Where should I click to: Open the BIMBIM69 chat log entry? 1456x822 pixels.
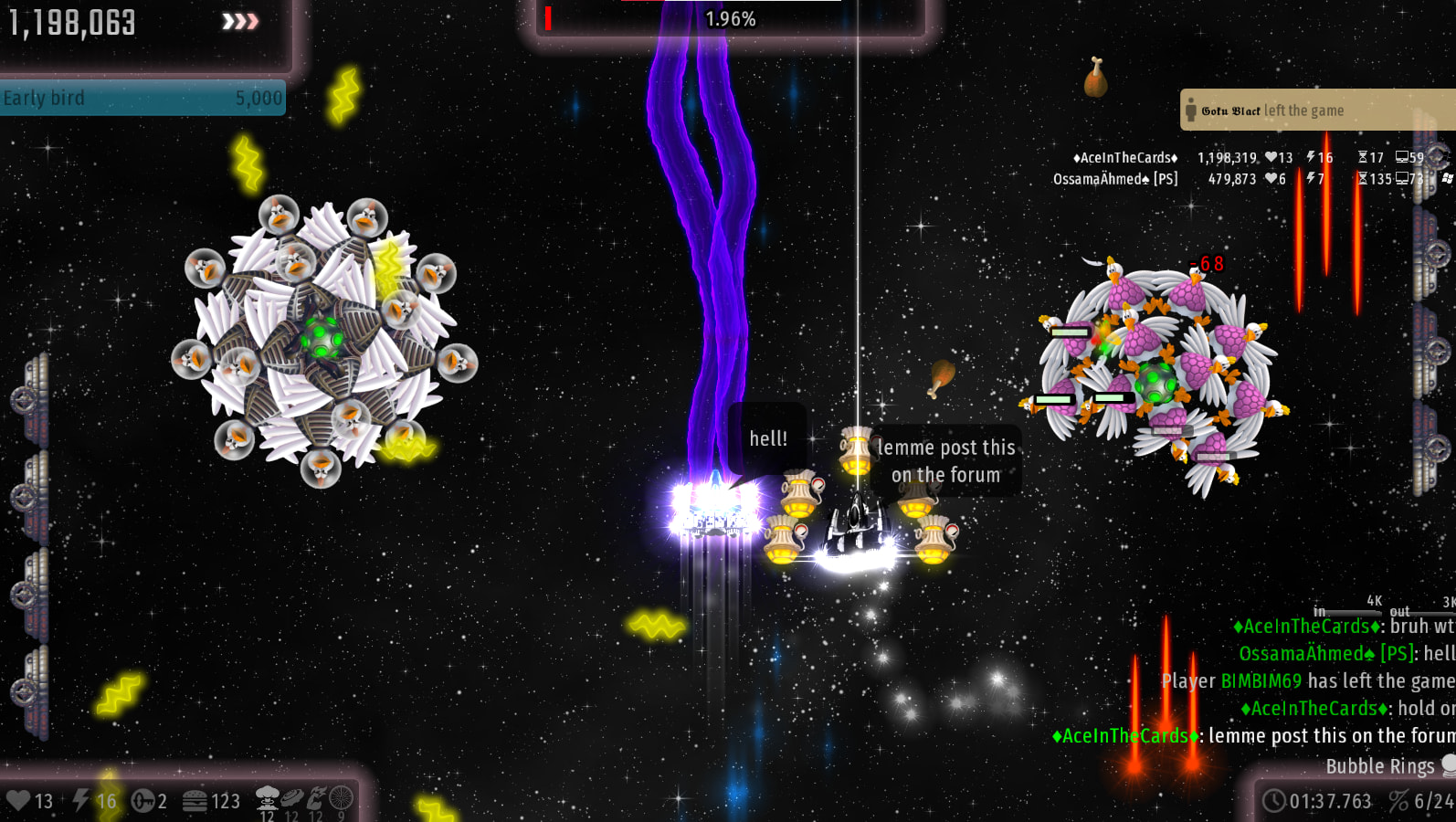click(x=1307, y=681)
